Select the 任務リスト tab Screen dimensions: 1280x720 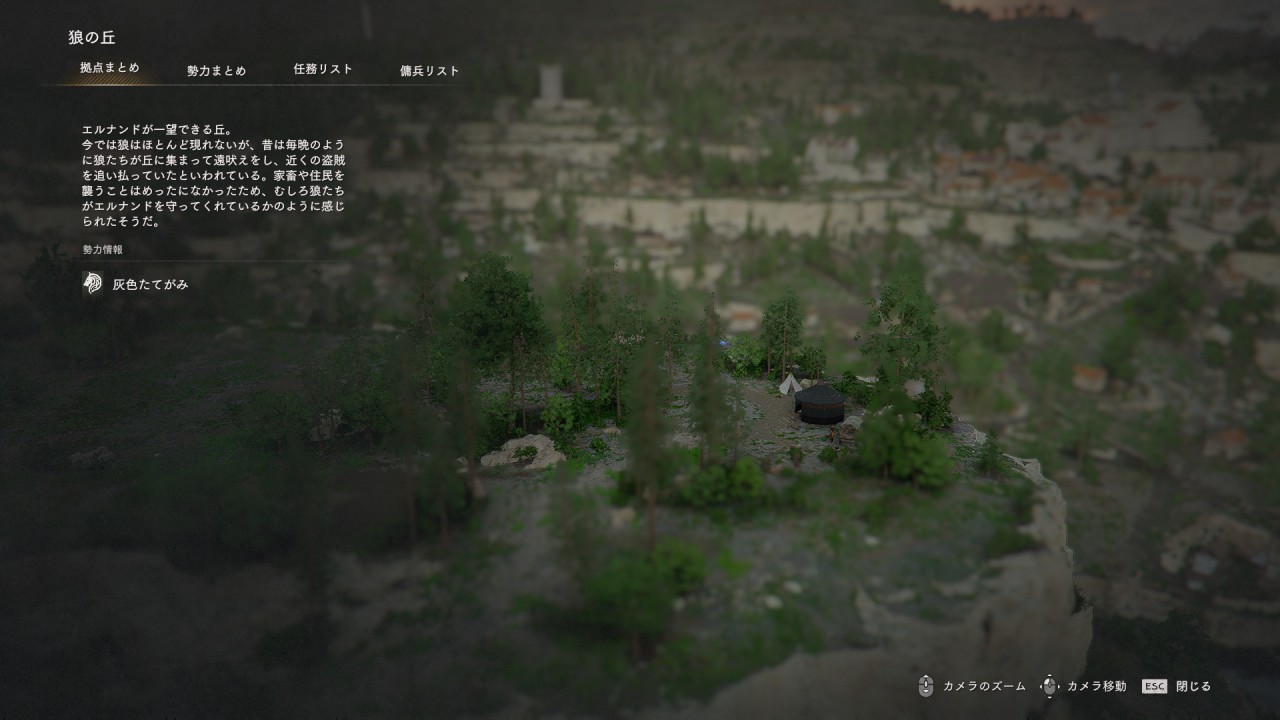[x=323, y=70]
